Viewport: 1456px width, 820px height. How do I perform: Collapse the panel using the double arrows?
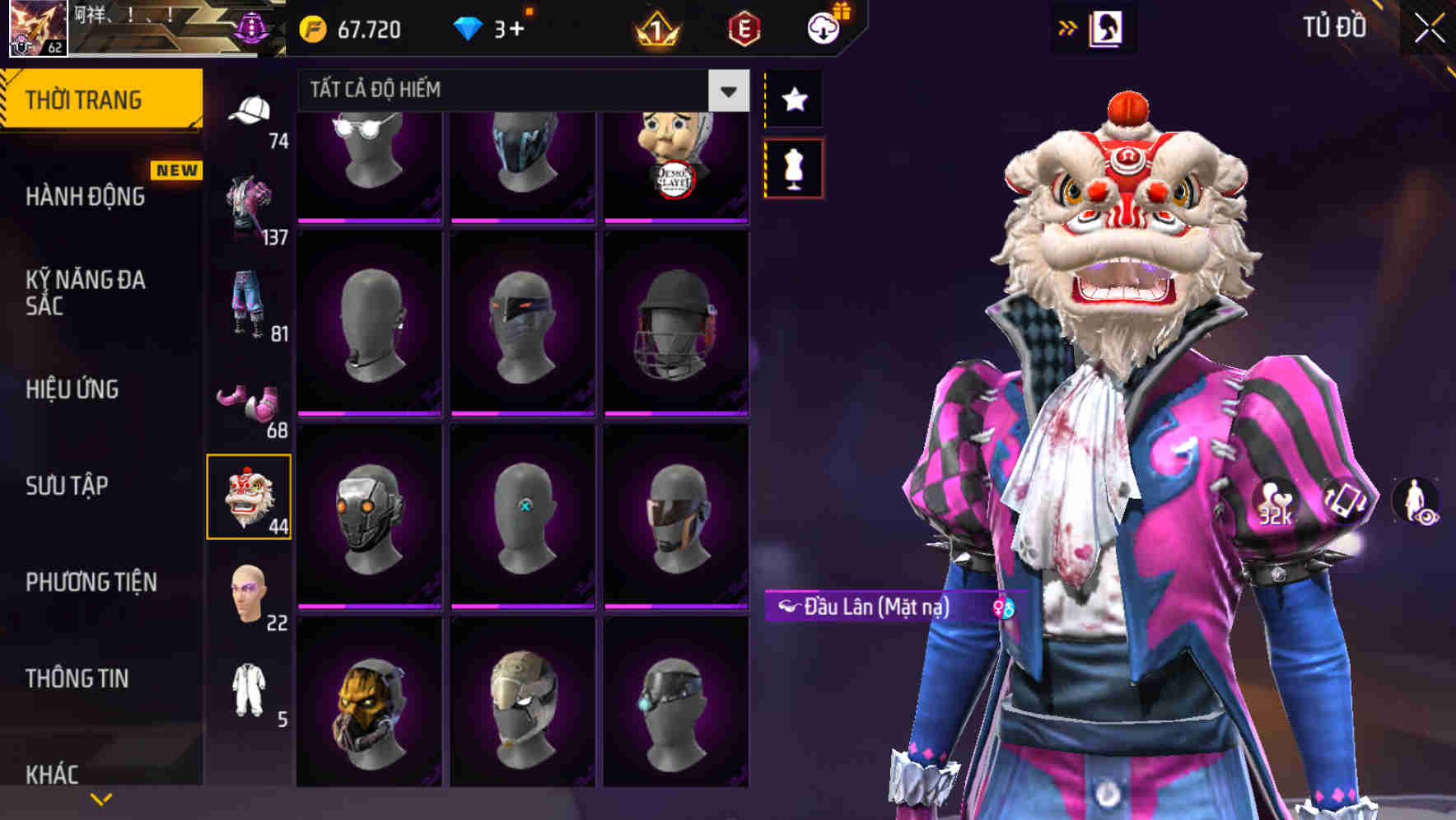pos(1068,27)
